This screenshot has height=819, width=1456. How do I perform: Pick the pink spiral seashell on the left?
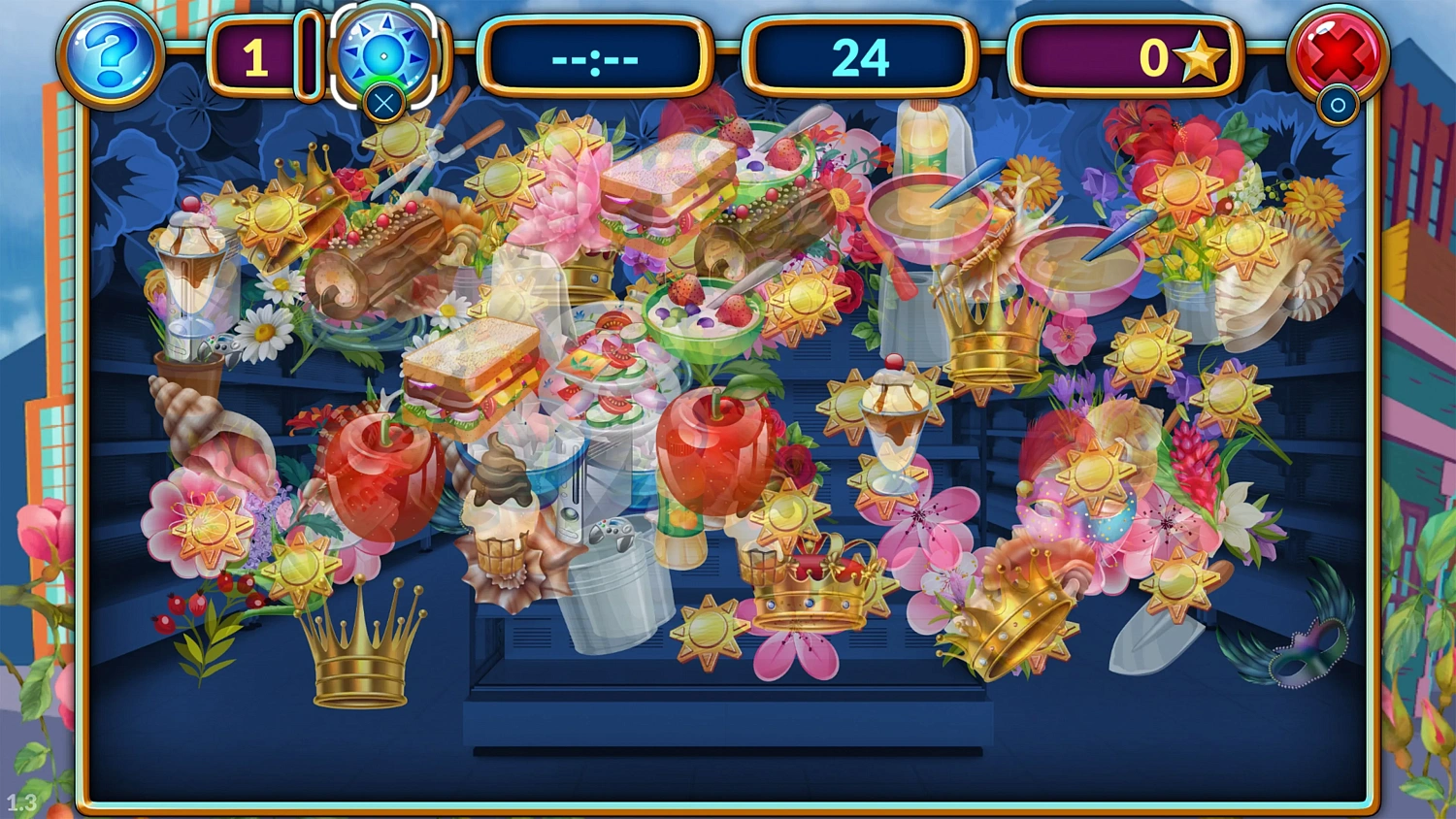199,412
